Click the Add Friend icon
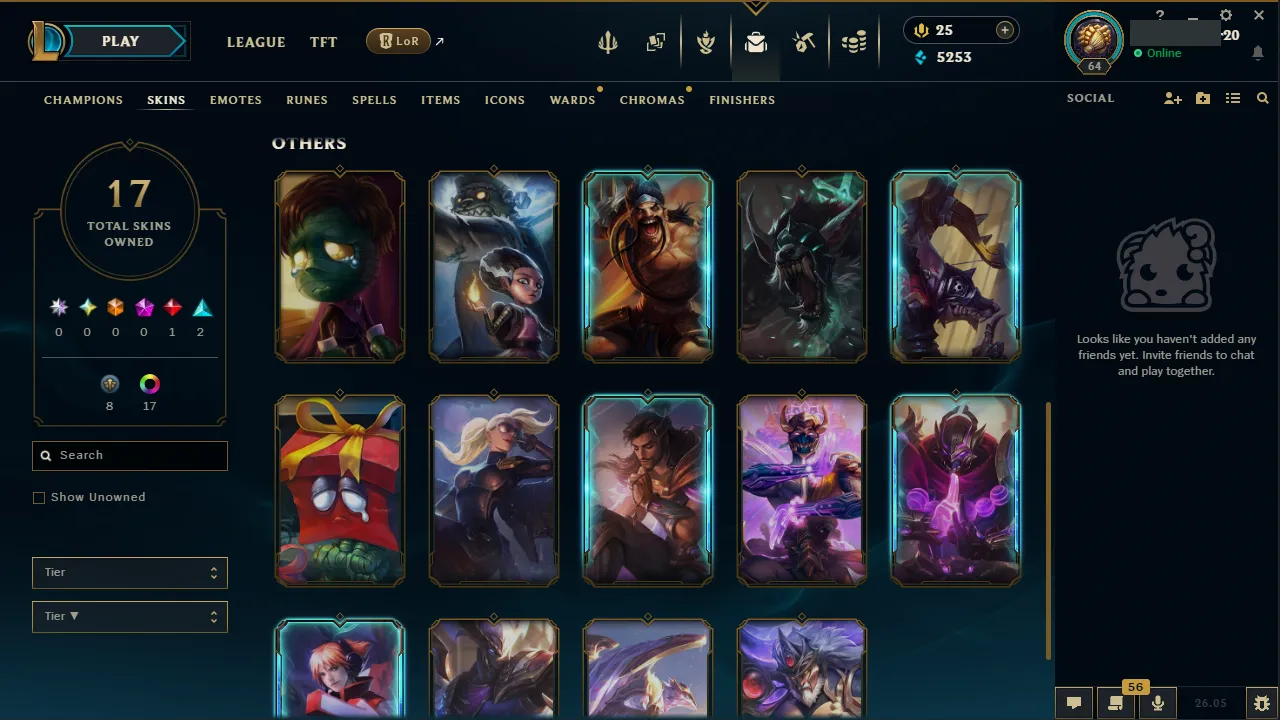Screen dimensions: 1280x720 1172,98
